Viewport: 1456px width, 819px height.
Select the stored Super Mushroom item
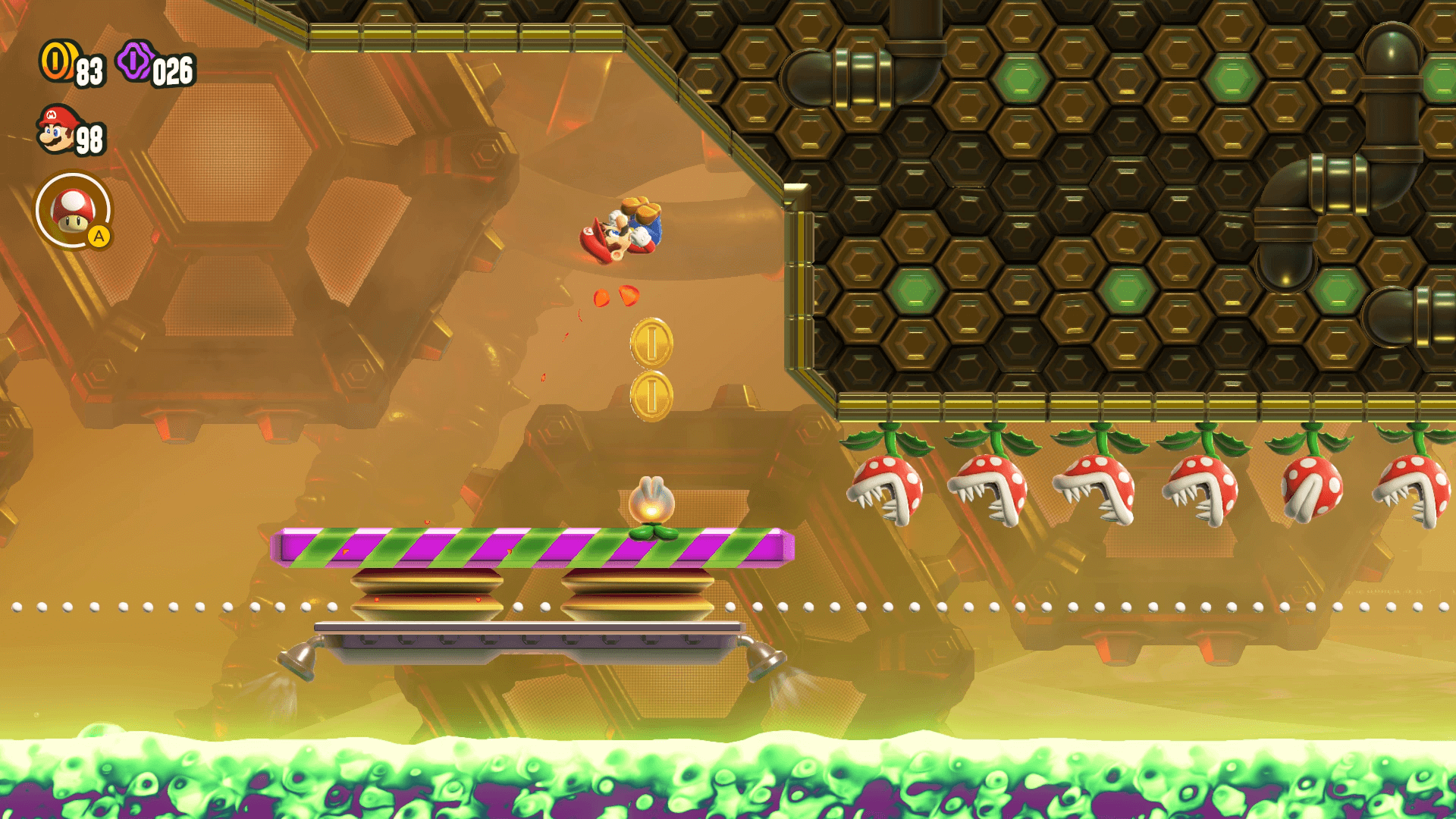[x=73, y=210]
